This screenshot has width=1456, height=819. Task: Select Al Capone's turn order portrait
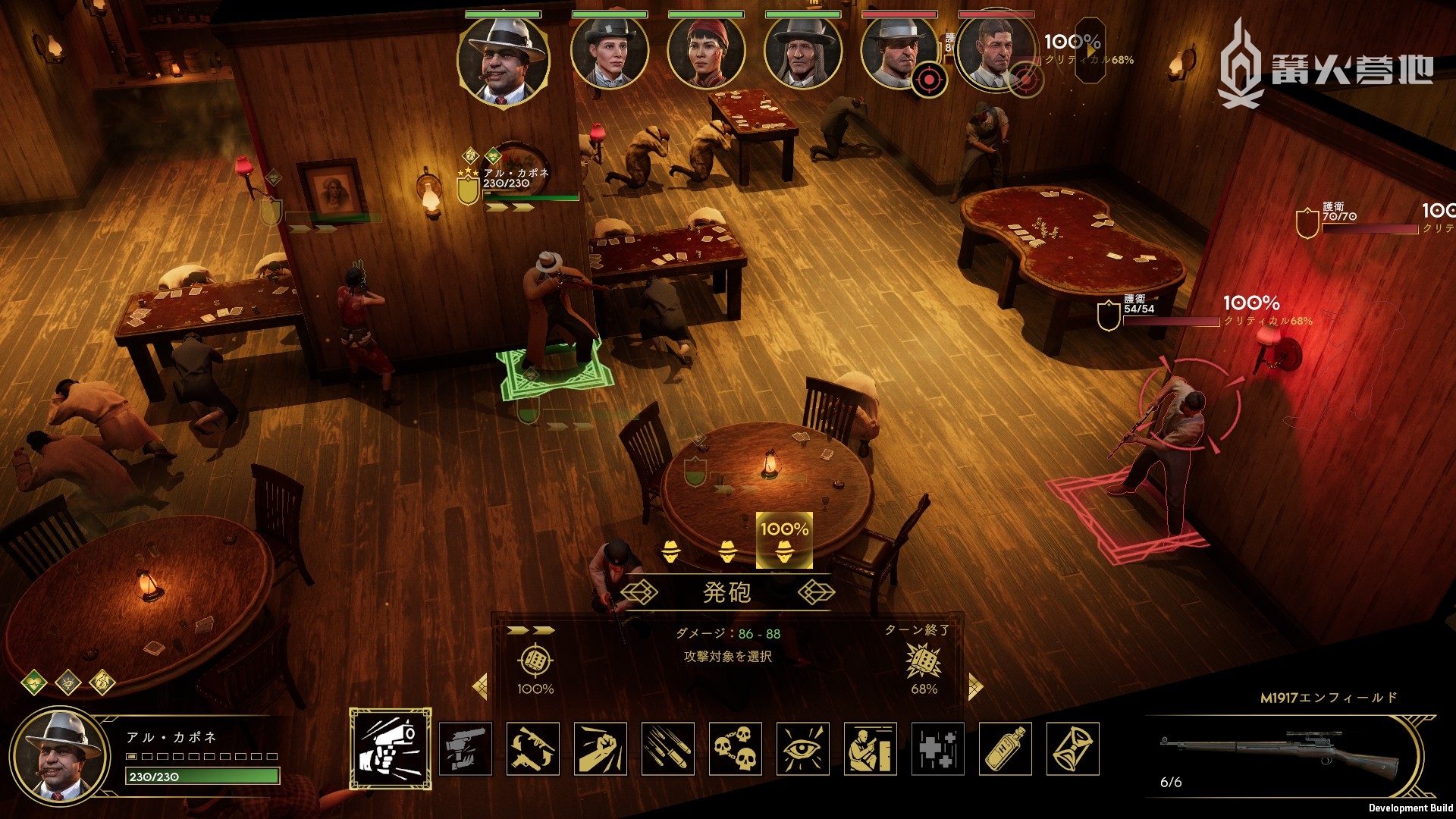point(503,61)
